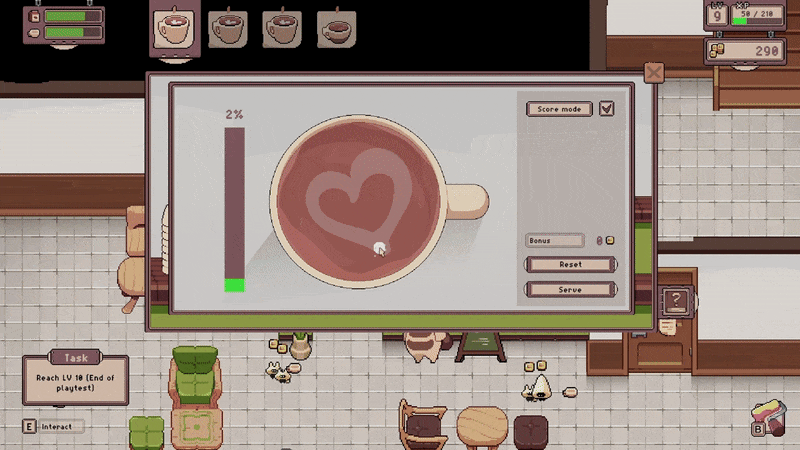Toggle the Score mode checkbox
800x450 pixels.
click(606, 109)
